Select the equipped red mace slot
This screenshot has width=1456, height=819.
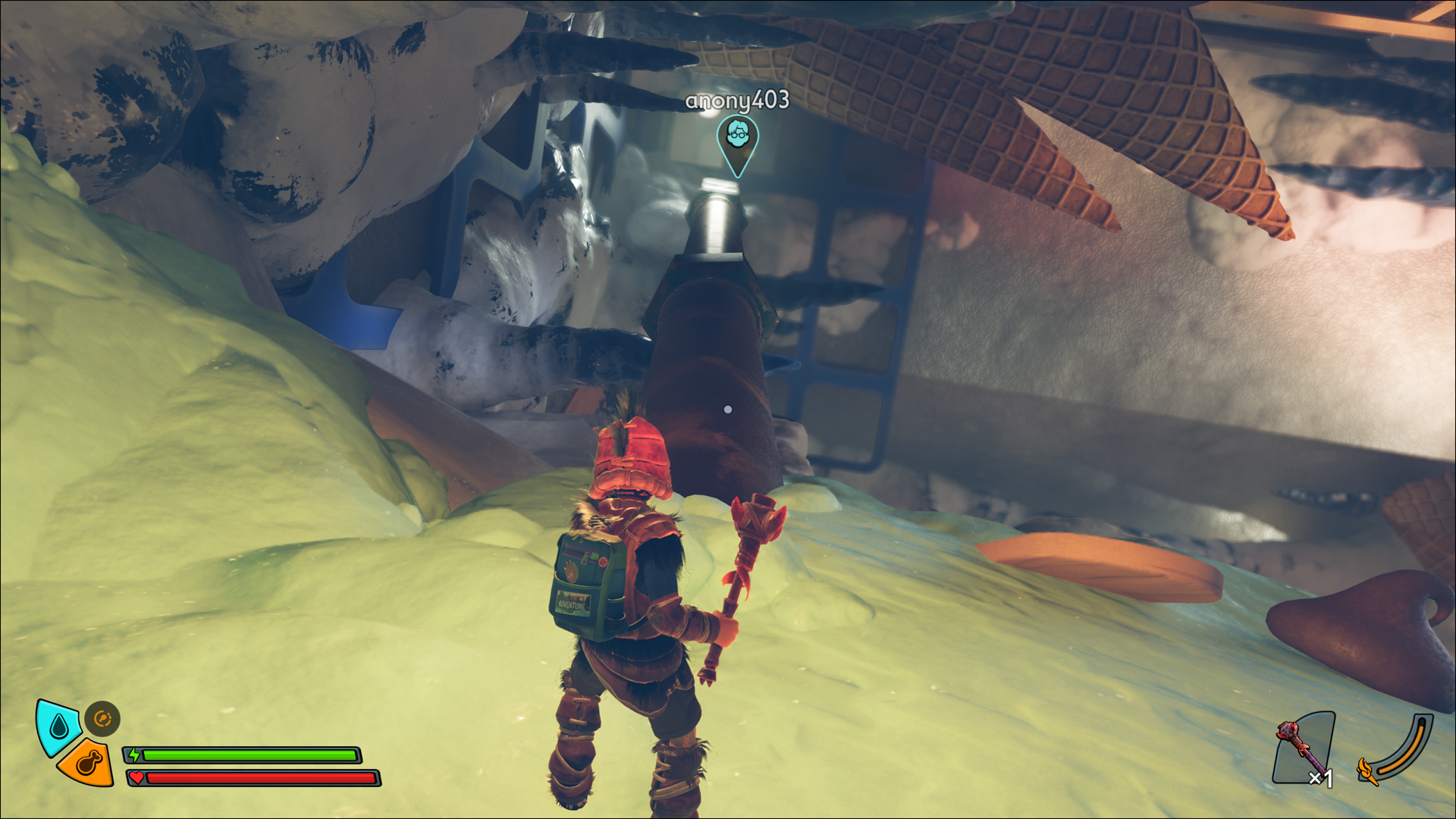point(1304,748)
